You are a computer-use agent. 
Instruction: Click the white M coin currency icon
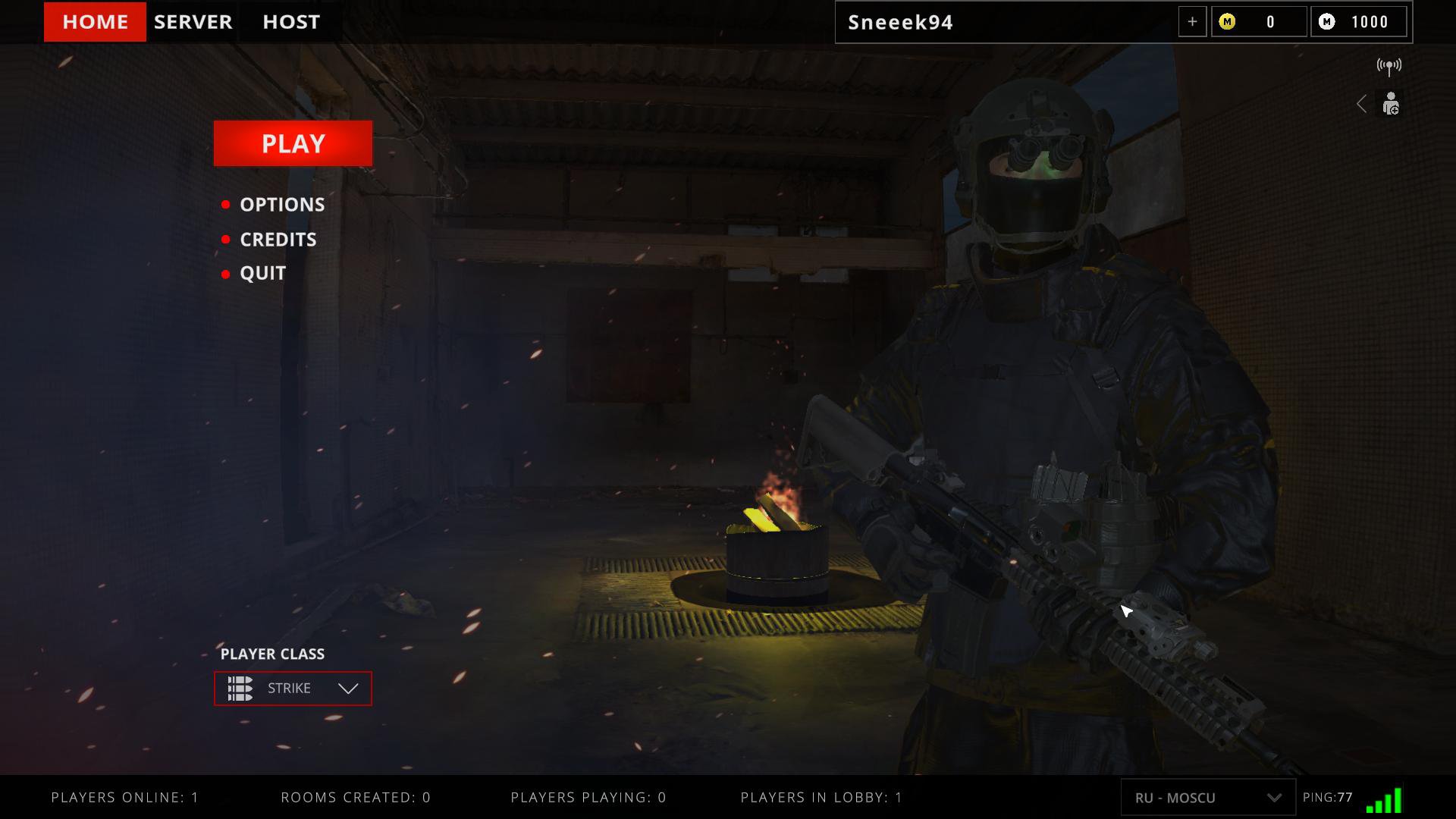pos(1327,22)
